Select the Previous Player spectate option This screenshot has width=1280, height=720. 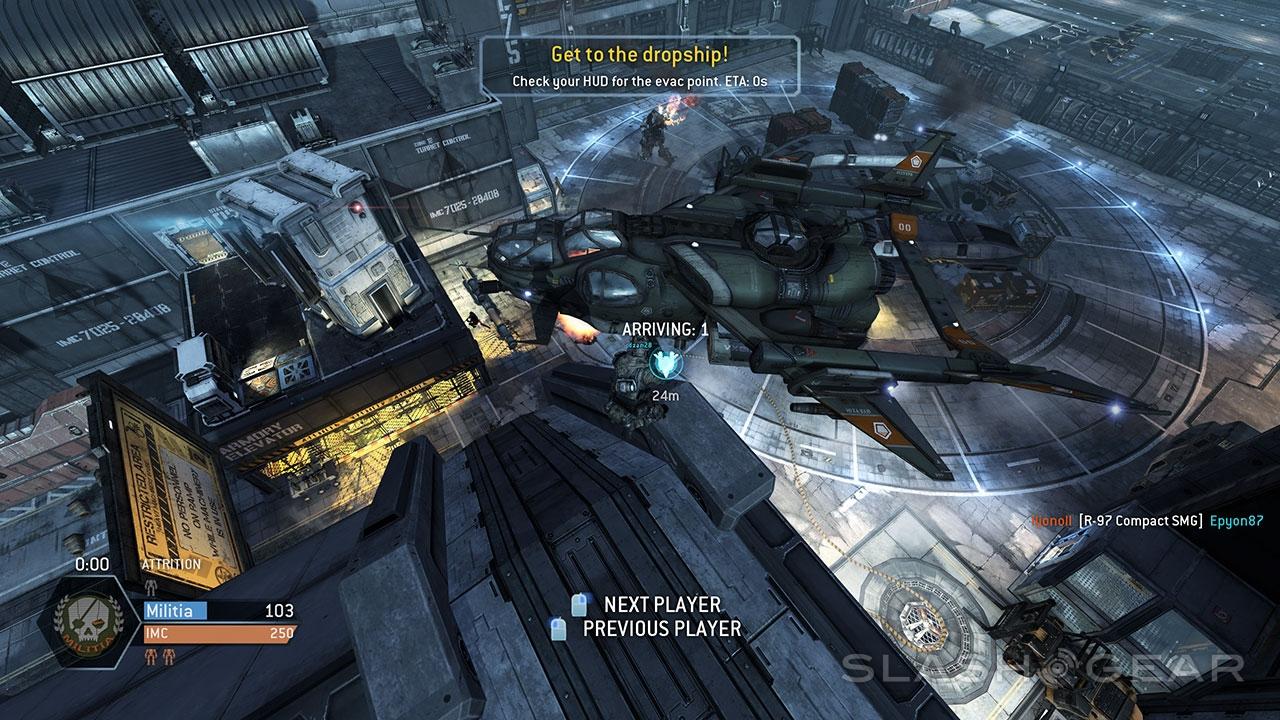click(661, 629)
